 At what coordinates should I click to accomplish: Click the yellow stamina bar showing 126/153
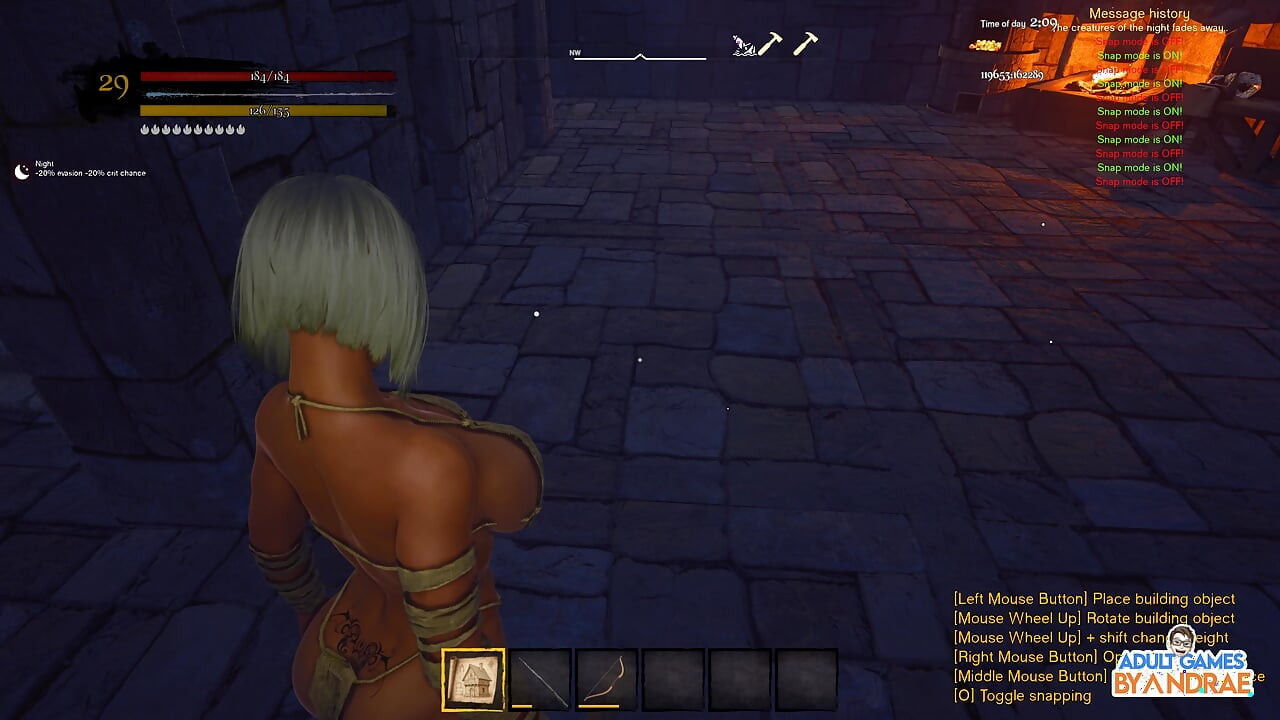pyautogui.click(x=264, y=110)
